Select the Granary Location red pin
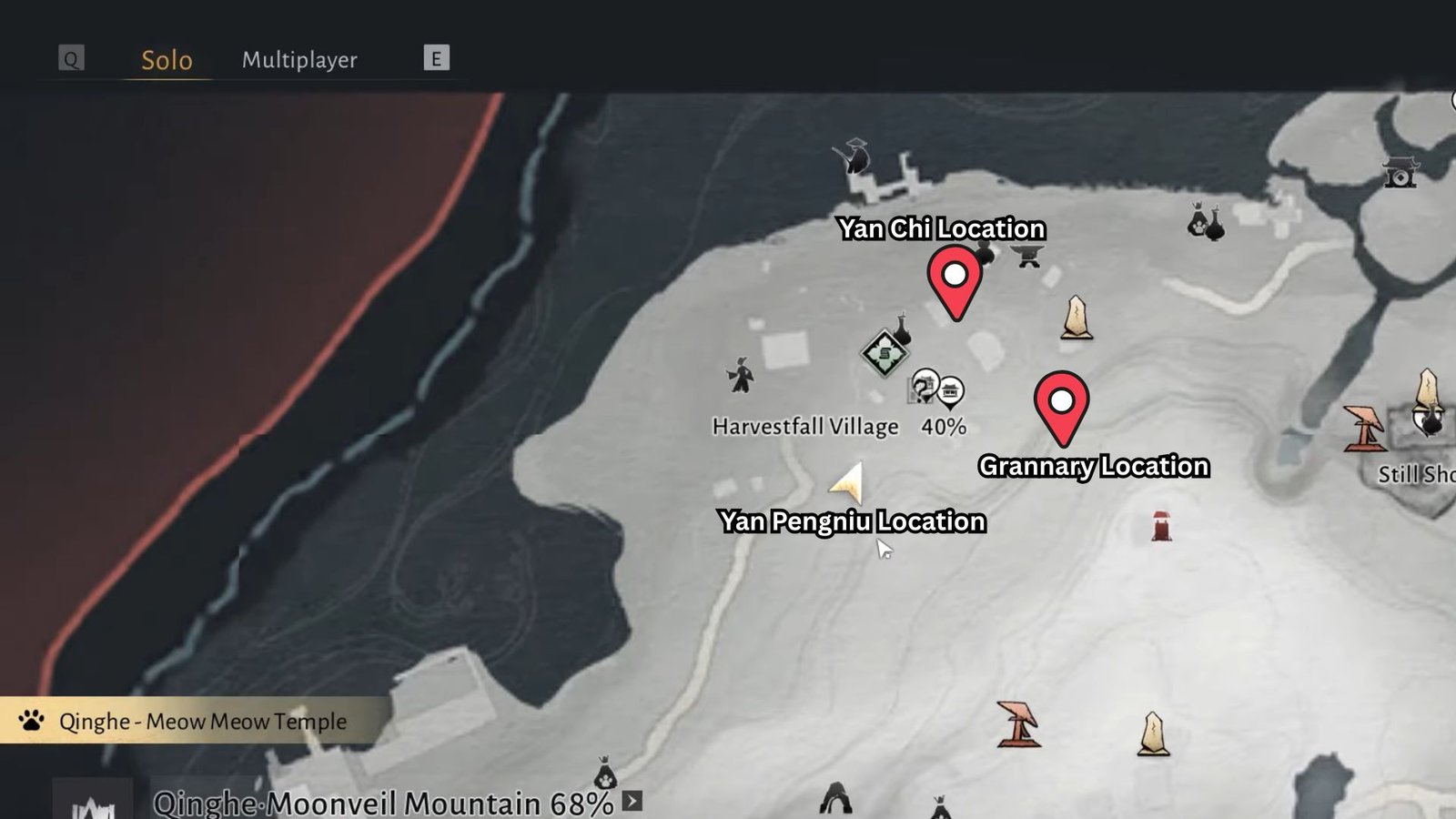Viewport: 1456px width, 819px height. [1062, 403]
